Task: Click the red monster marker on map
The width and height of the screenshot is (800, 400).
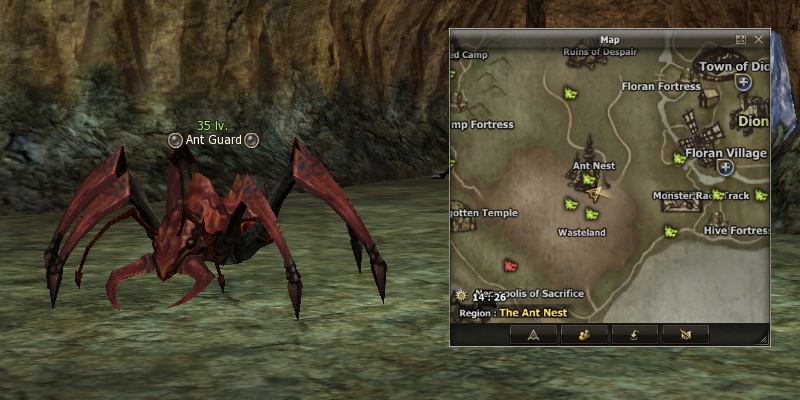Action: [511, 266]
